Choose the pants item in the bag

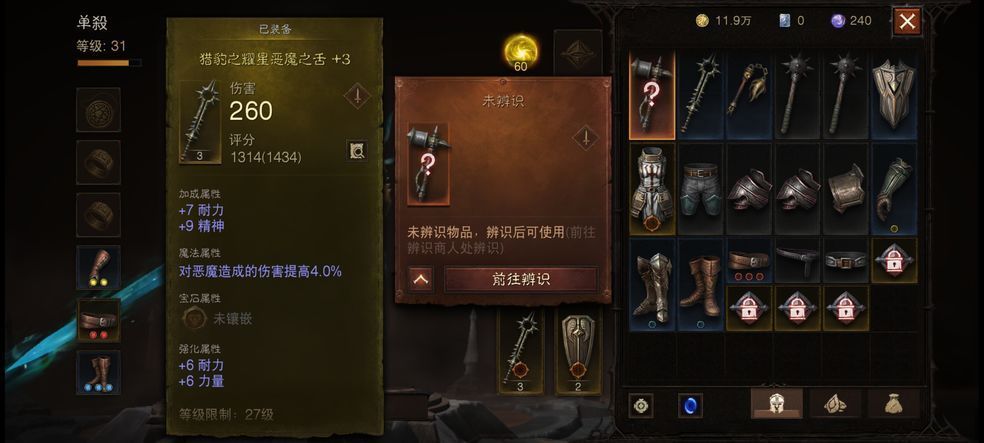coord(700,188)
